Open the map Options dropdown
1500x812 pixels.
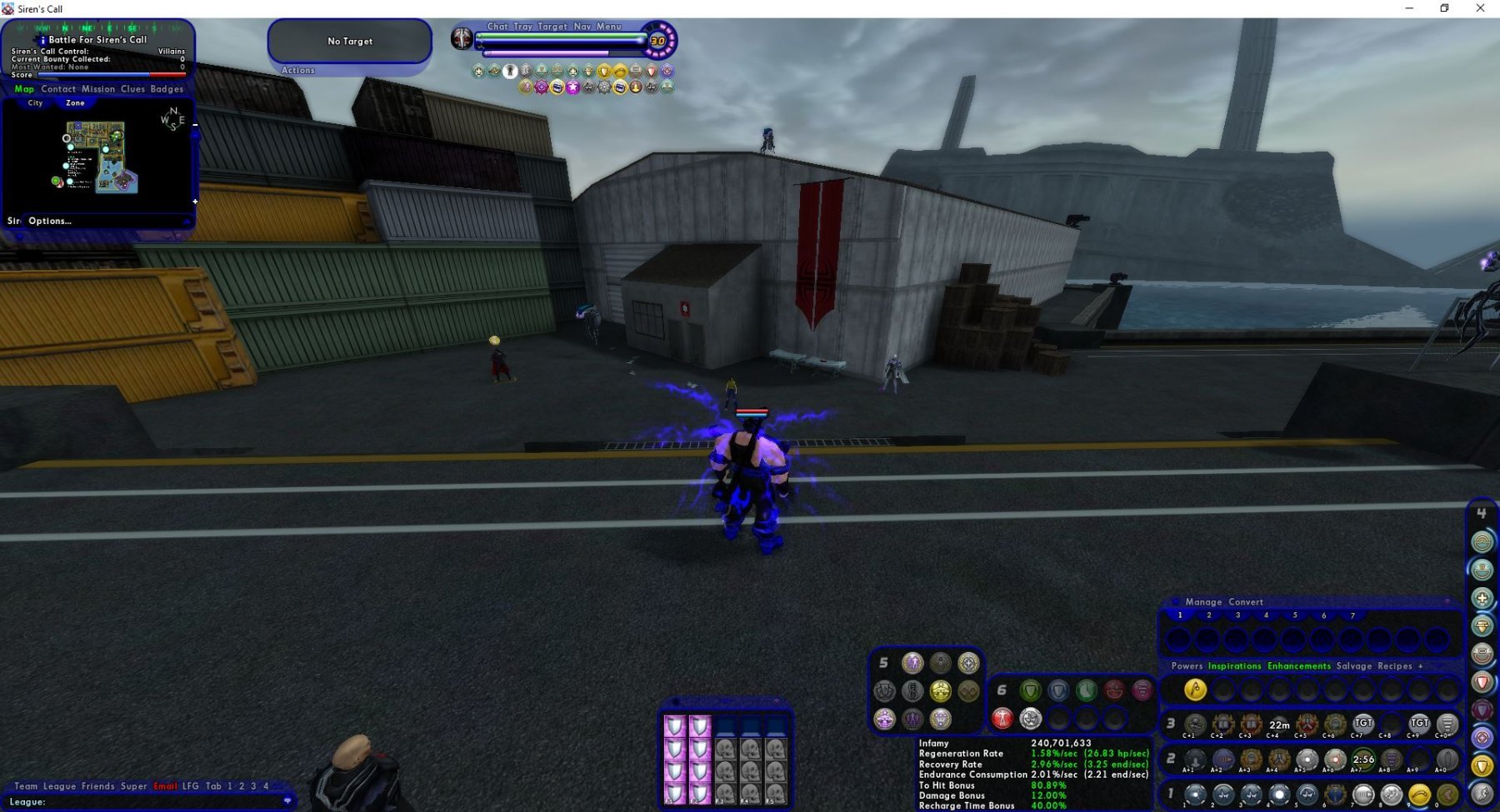tap(50, 222)
